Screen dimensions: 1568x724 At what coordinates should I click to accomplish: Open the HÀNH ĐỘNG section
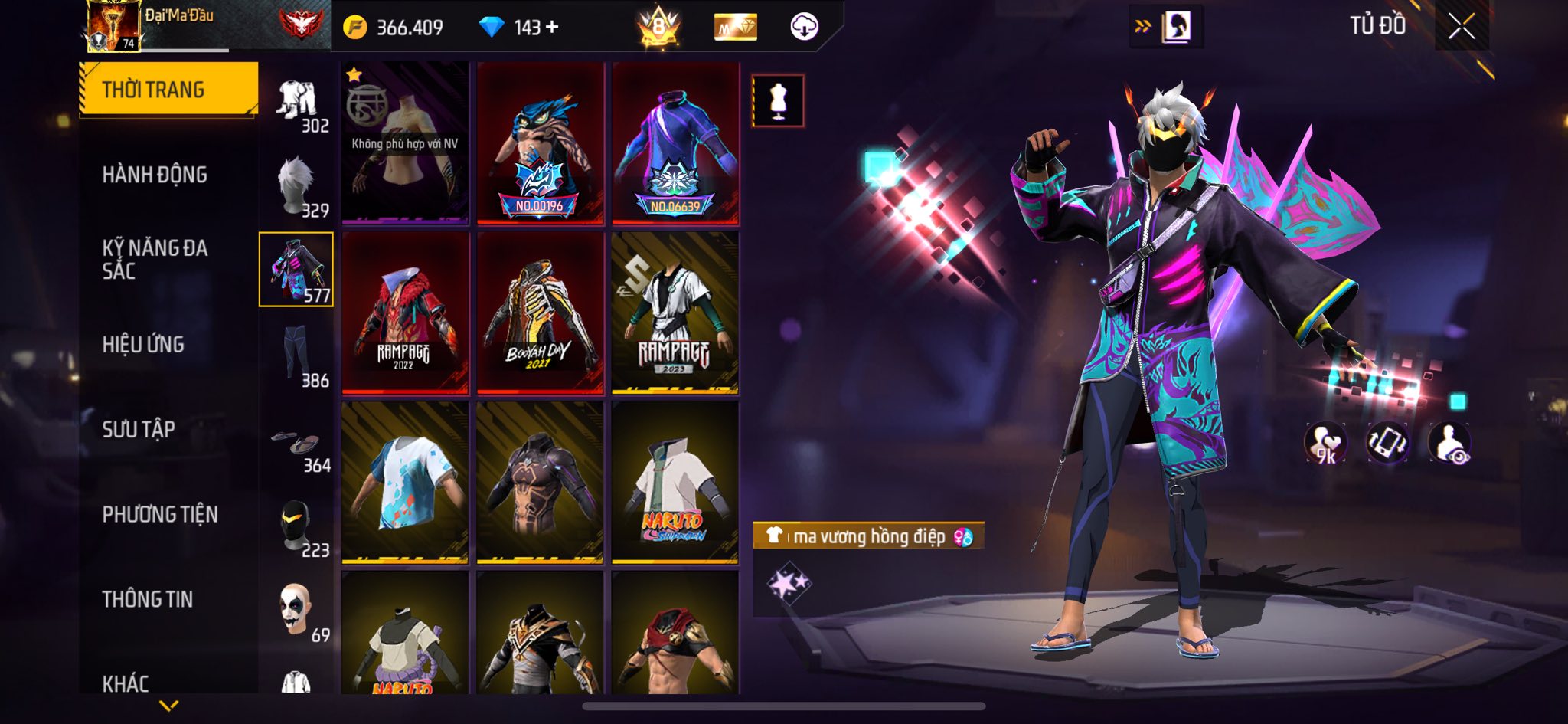coord(155,175)
